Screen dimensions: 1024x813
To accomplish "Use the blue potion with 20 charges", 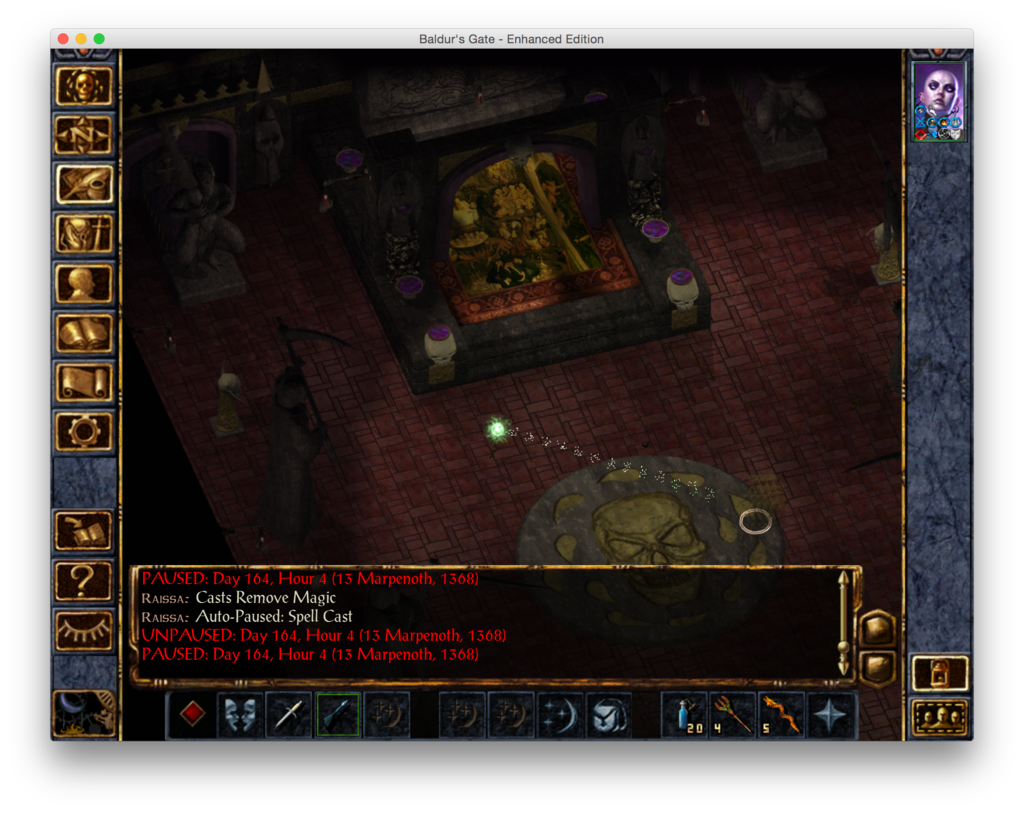I will 684,714.
